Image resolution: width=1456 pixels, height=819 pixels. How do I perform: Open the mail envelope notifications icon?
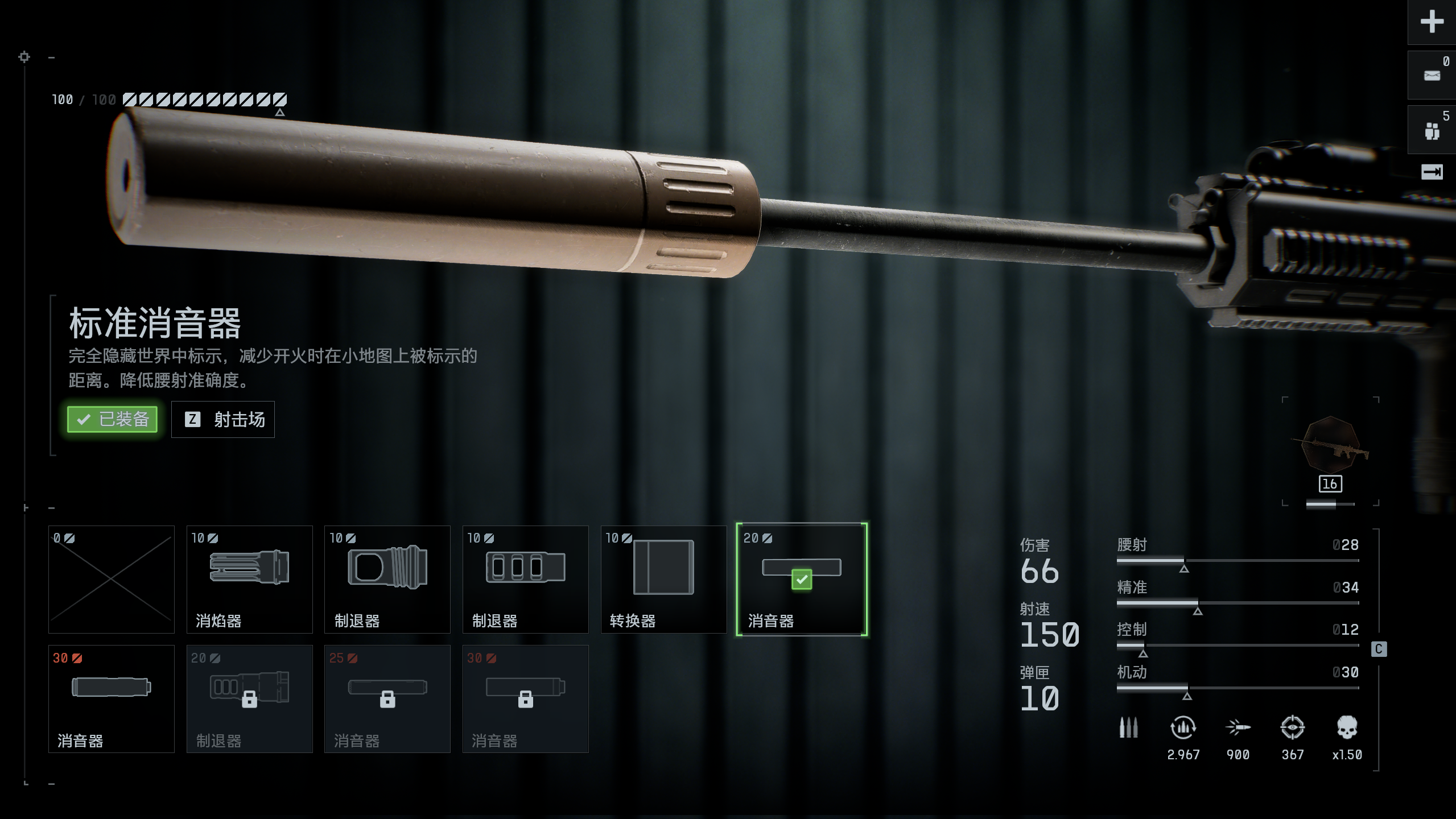(1432, 75)
